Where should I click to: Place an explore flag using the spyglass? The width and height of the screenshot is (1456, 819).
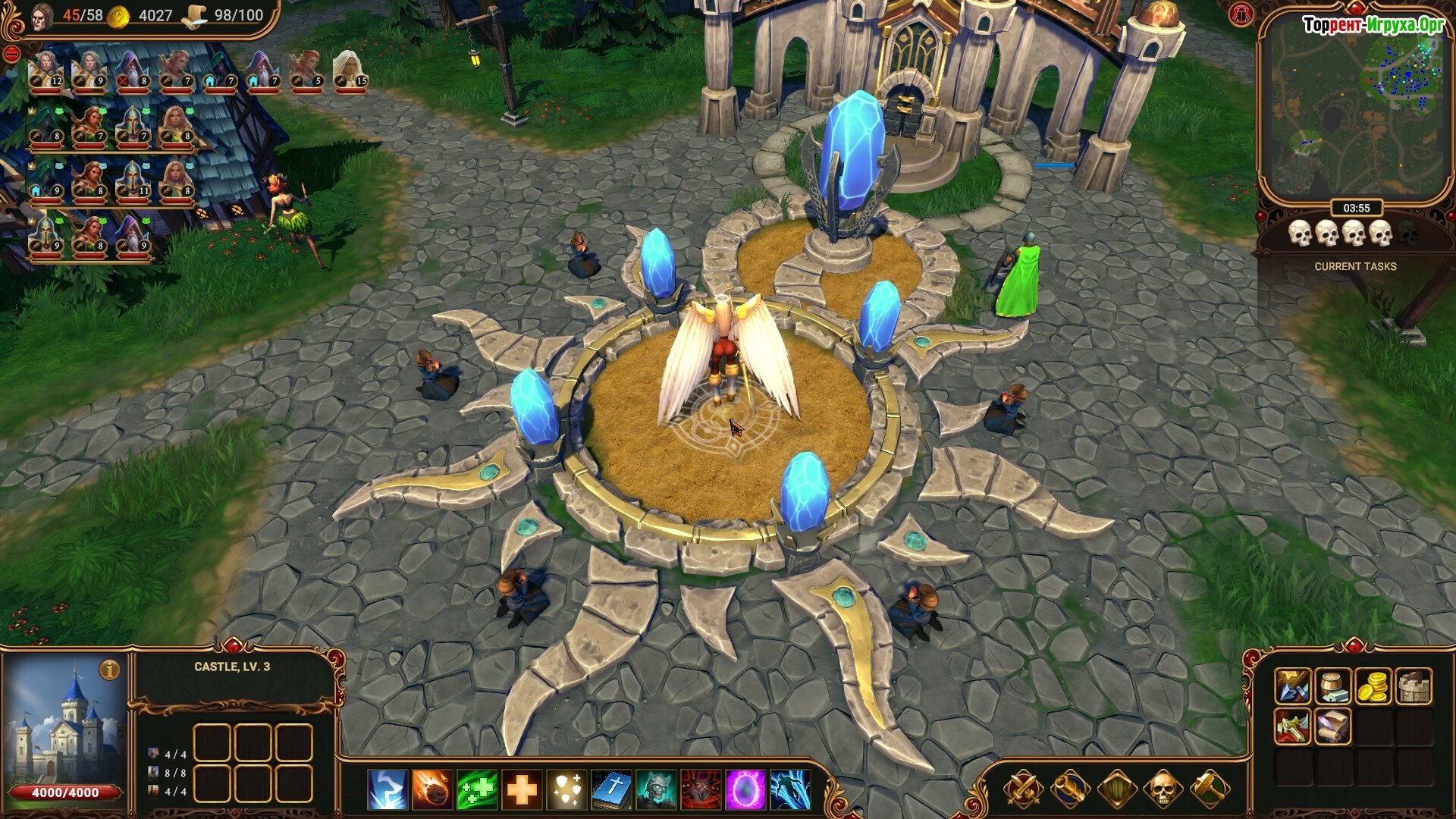[x=1069, y=789]
